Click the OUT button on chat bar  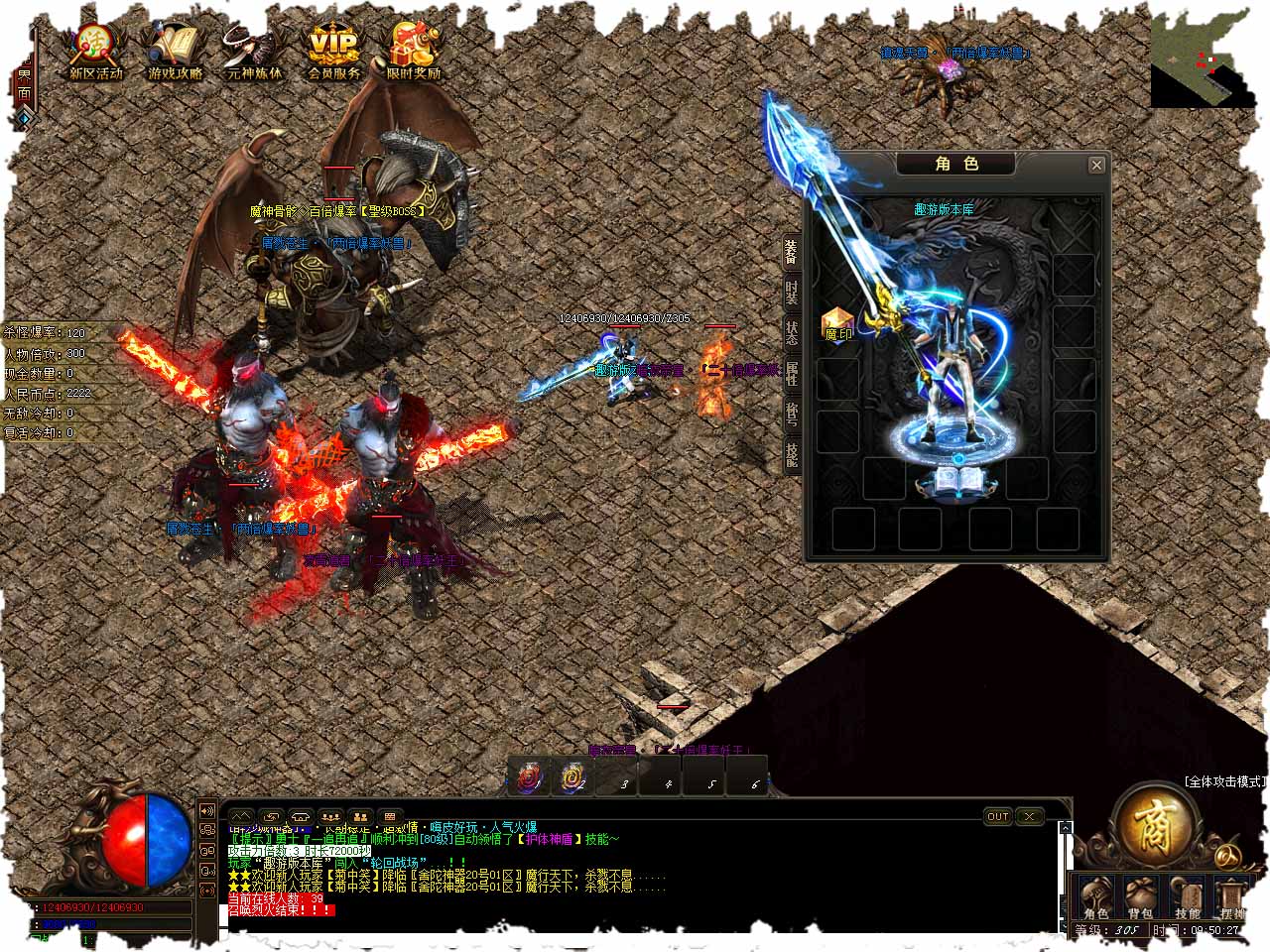point(997,816)
